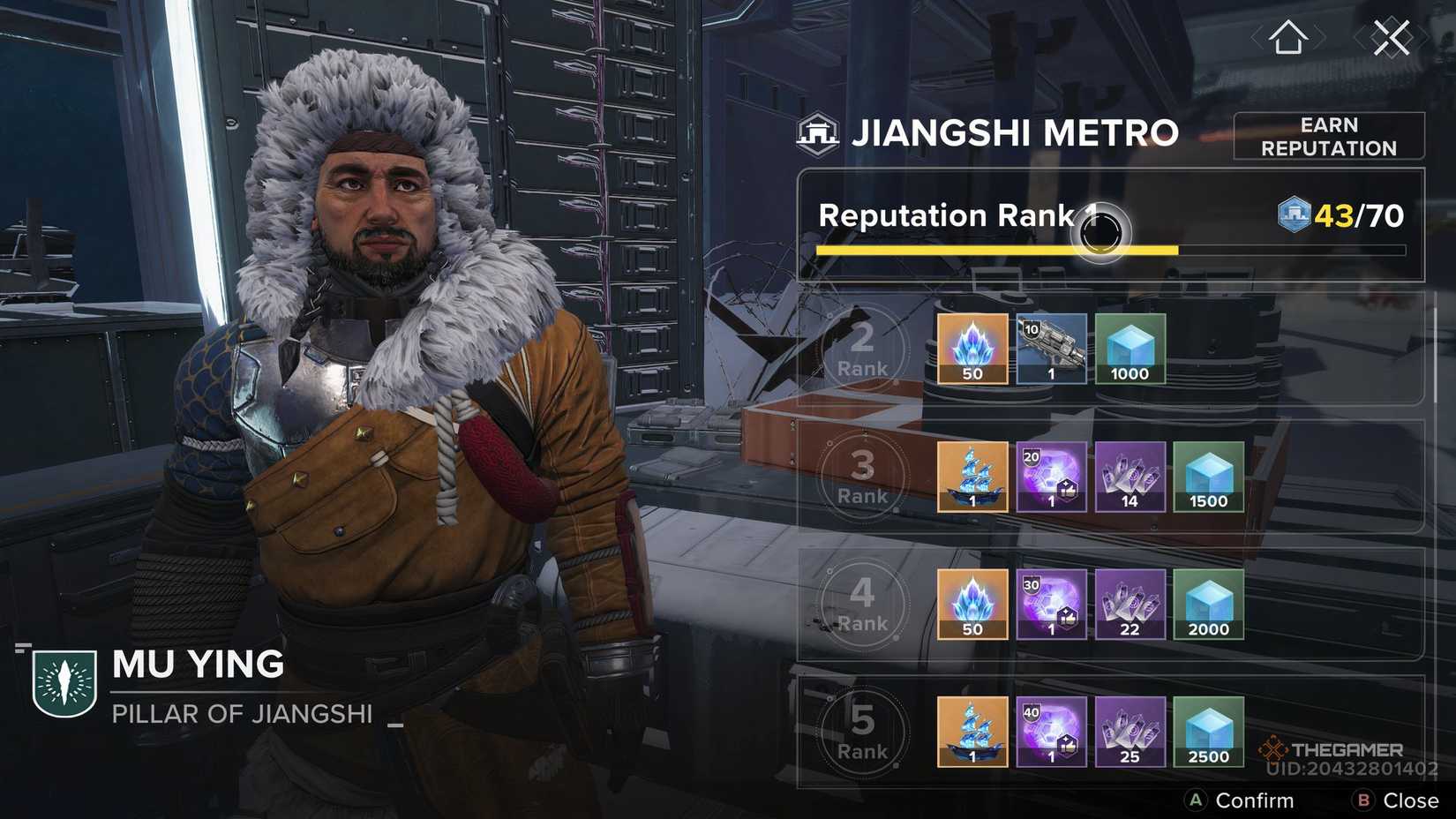Screen dimensions: 1456x819
Task: Select the engram stamped 40 in Rank 5
Action: [x=1050, y=732]
